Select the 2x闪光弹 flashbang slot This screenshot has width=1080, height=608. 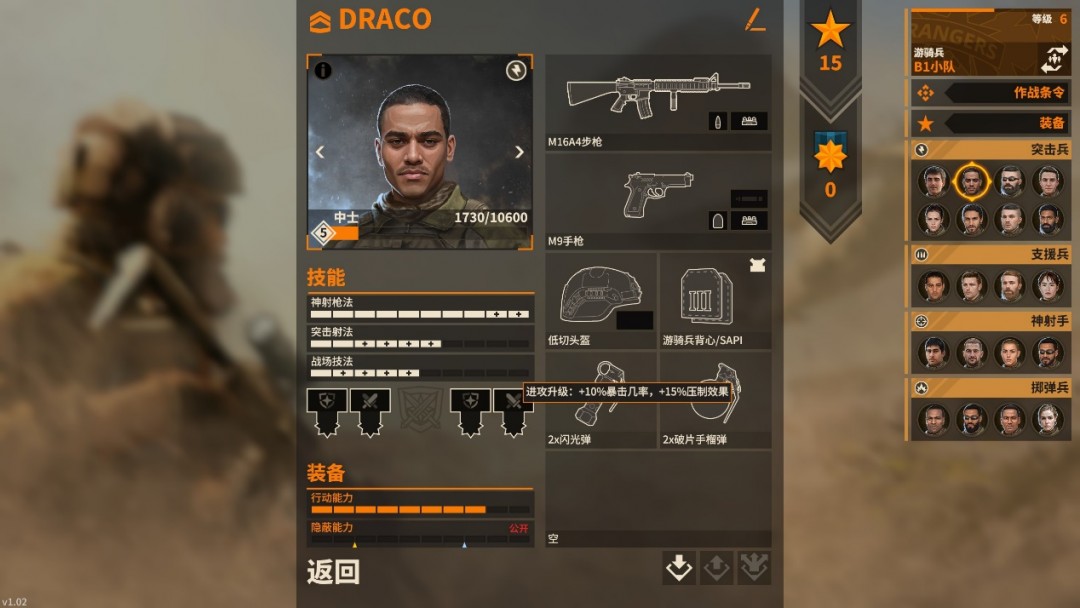coord(601,400)
